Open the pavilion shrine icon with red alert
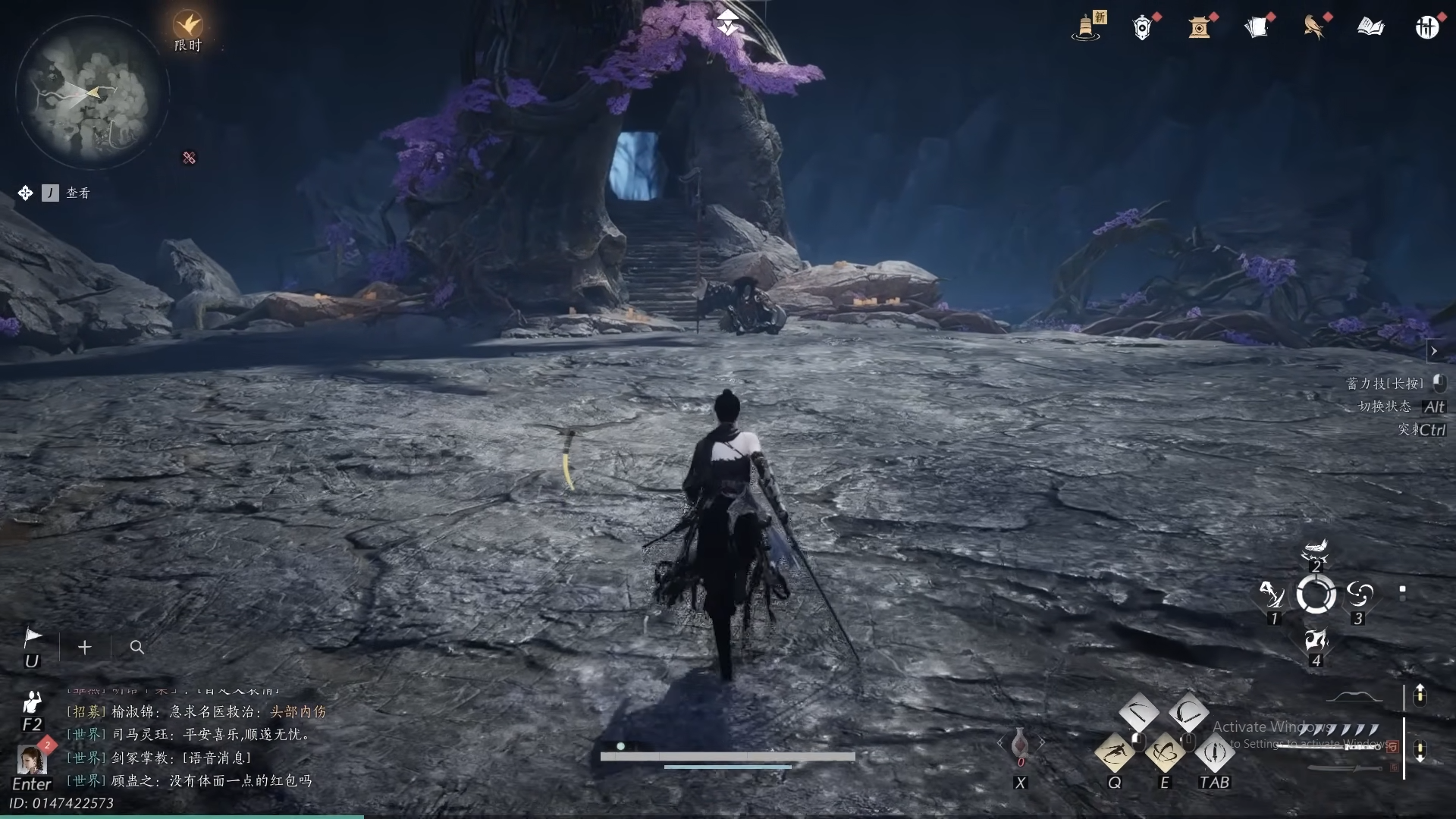This screenshot has width=1456, height=819. click(x=1200, y=28)
